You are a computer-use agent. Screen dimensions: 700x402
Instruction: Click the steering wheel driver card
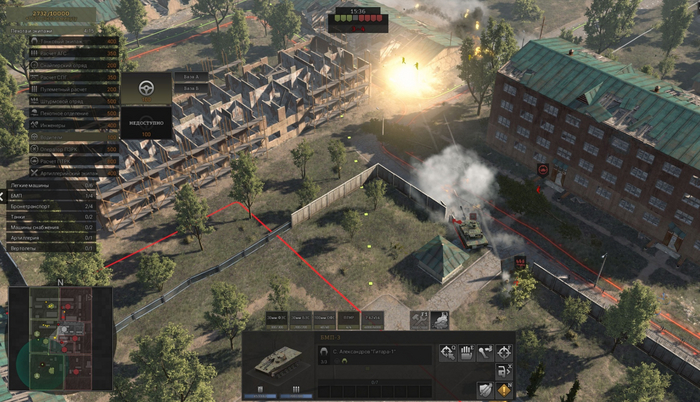click(146, 89)
